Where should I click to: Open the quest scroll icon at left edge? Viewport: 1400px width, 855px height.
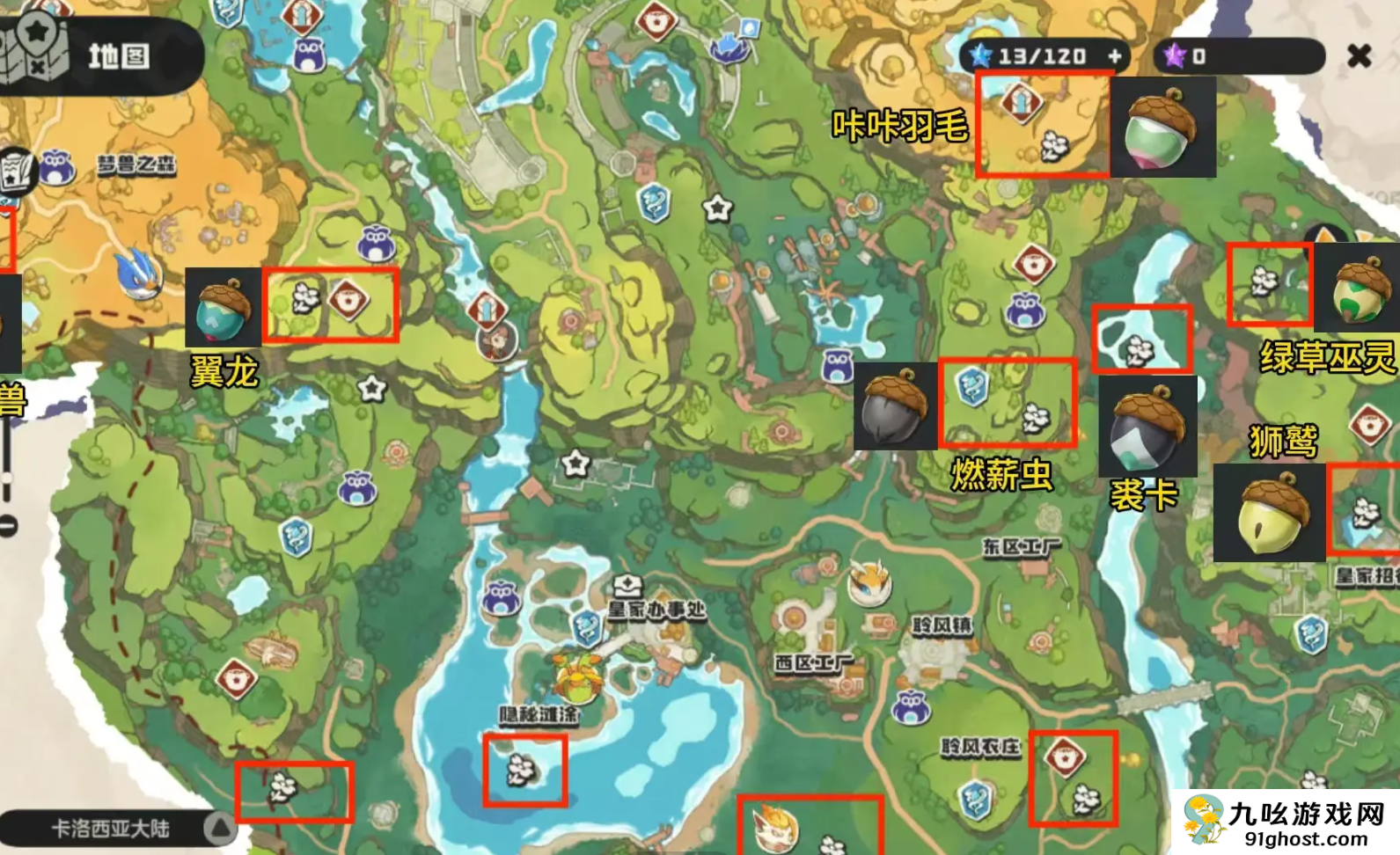[16, 172]
